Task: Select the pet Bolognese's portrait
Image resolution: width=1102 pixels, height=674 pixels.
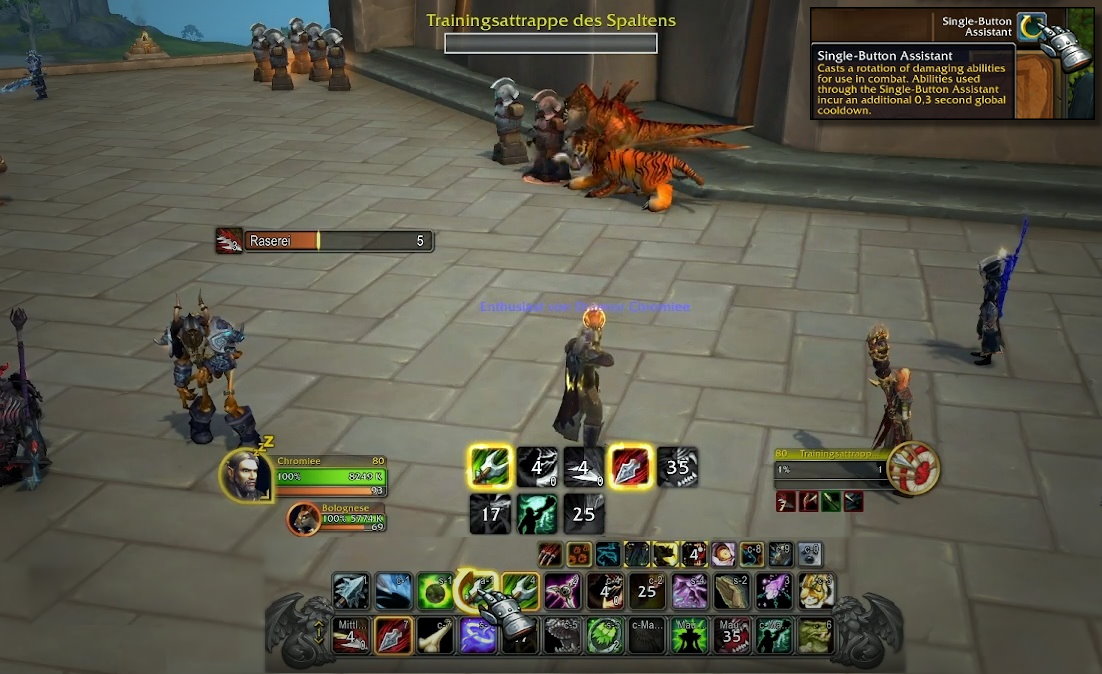Action: 303,517
